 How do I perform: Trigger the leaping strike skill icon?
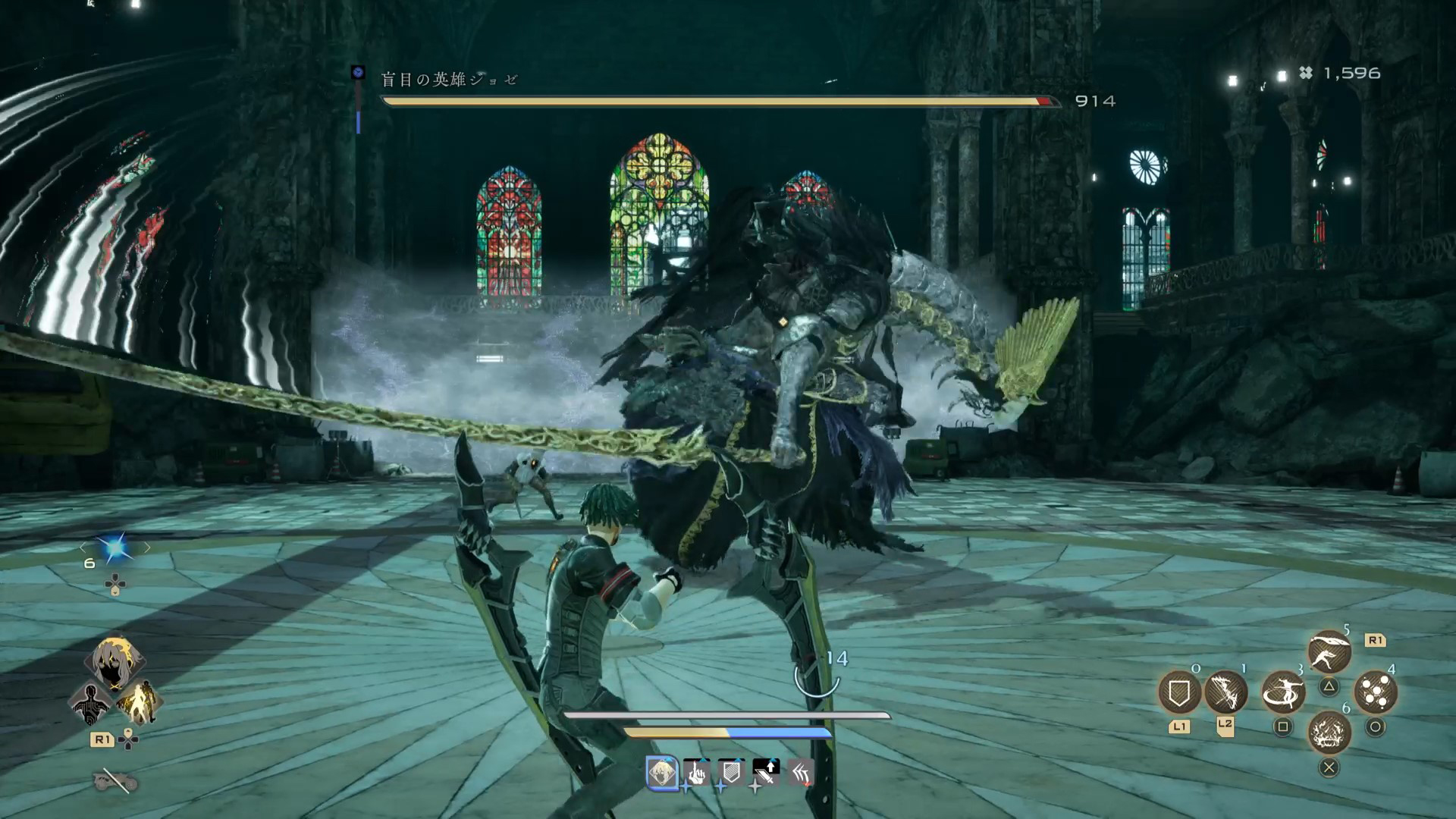[1329, 651]
